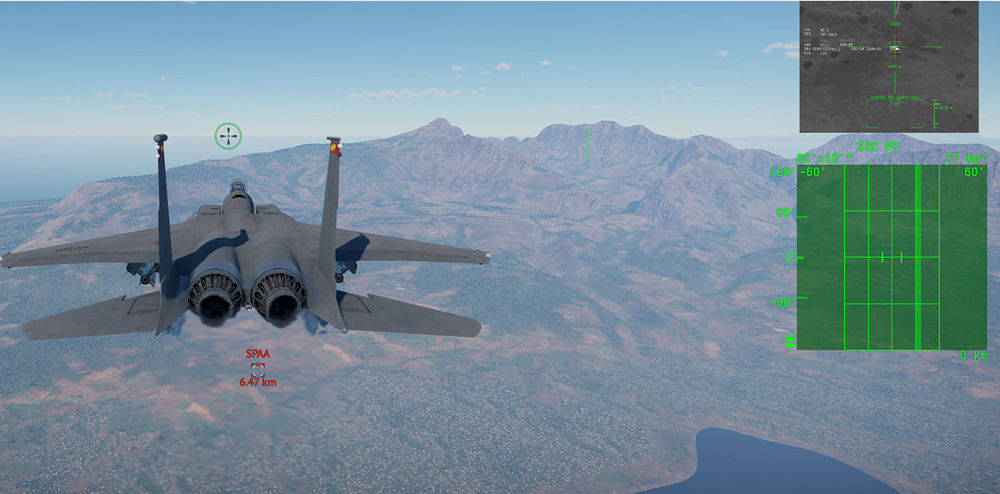This screenshot has width=1000, height=494.
Task: Select the red SPAA target marker
Action: pos(257,367)
